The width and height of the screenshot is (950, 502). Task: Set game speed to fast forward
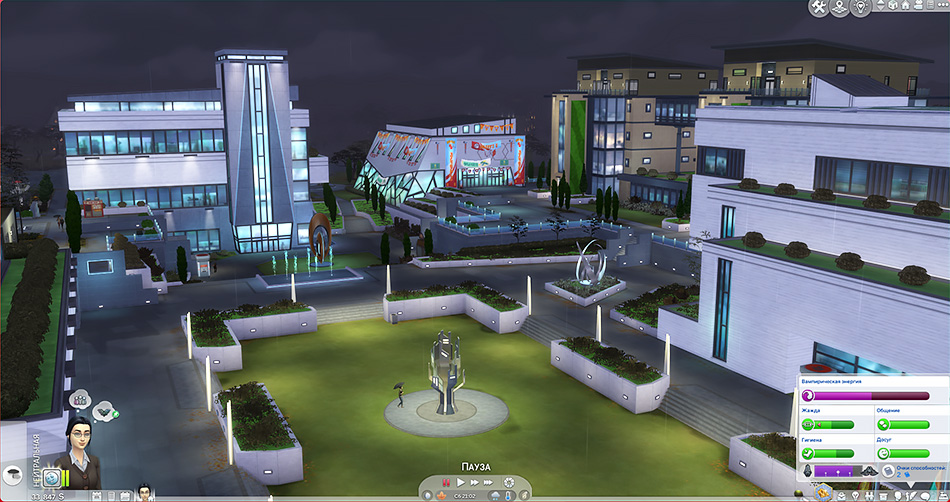(x=475, y=484)
